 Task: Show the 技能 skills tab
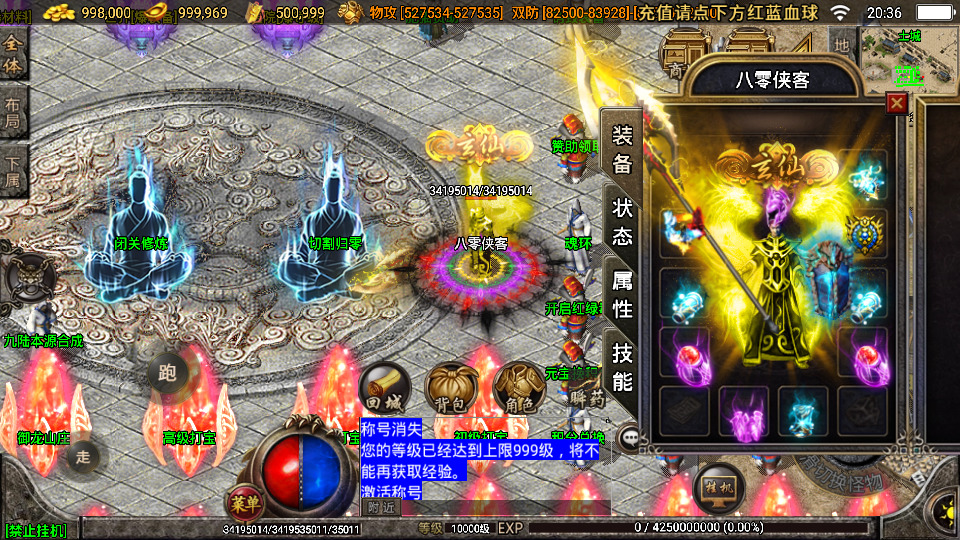point(622,367)
